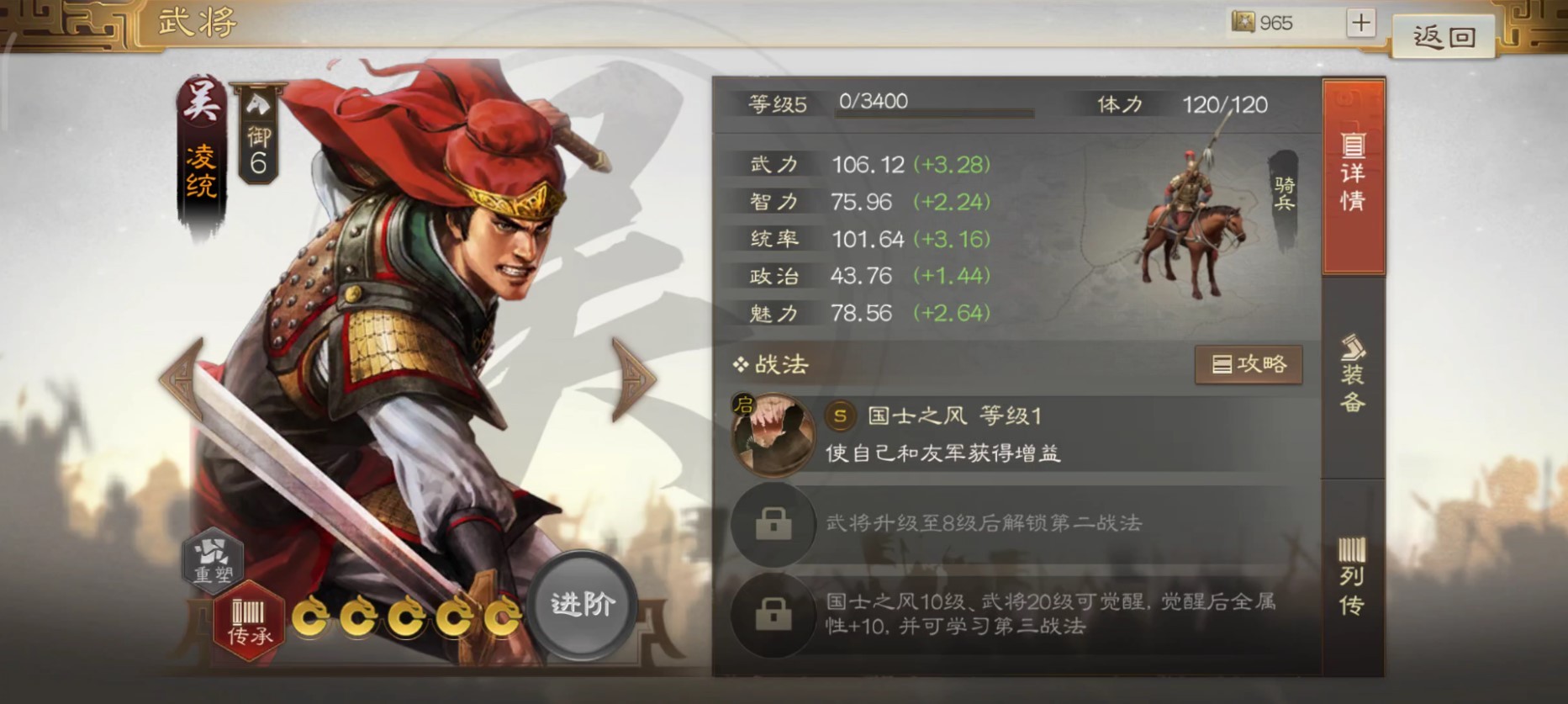Image resolution: width=1568 pixels, height=704 pixels.
Task: Open the 传承 (inherit) panel icon
Action: (x=248, y=619)
